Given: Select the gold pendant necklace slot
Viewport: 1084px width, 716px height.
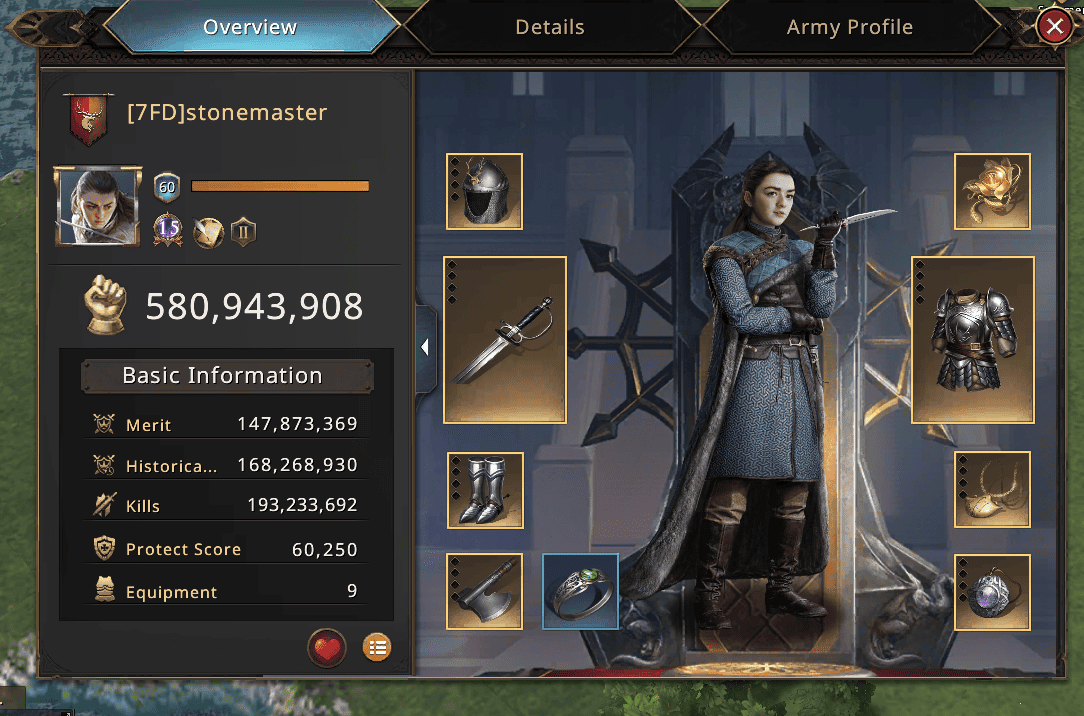Looking at the screenshot, I should coord(992,490).
